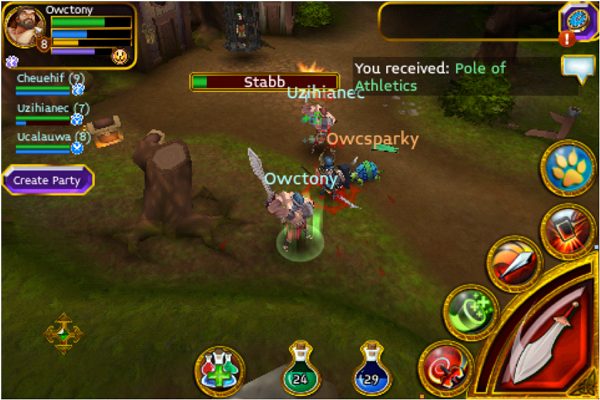The height and width of the screenshot is (400, 600).
Task: Click the Stabb target health frame
Action: click(264, 81)
